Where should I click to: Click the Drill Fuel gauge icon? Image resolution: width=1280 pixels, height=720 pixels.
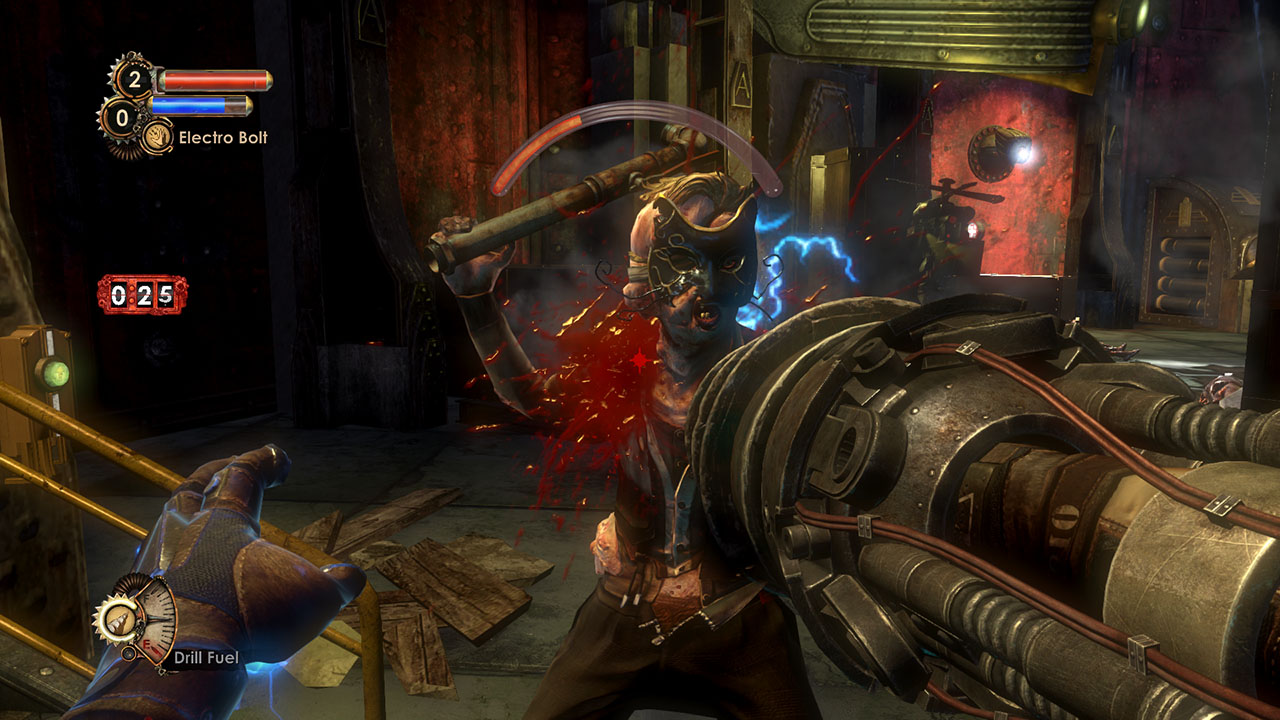coord(121,621)
